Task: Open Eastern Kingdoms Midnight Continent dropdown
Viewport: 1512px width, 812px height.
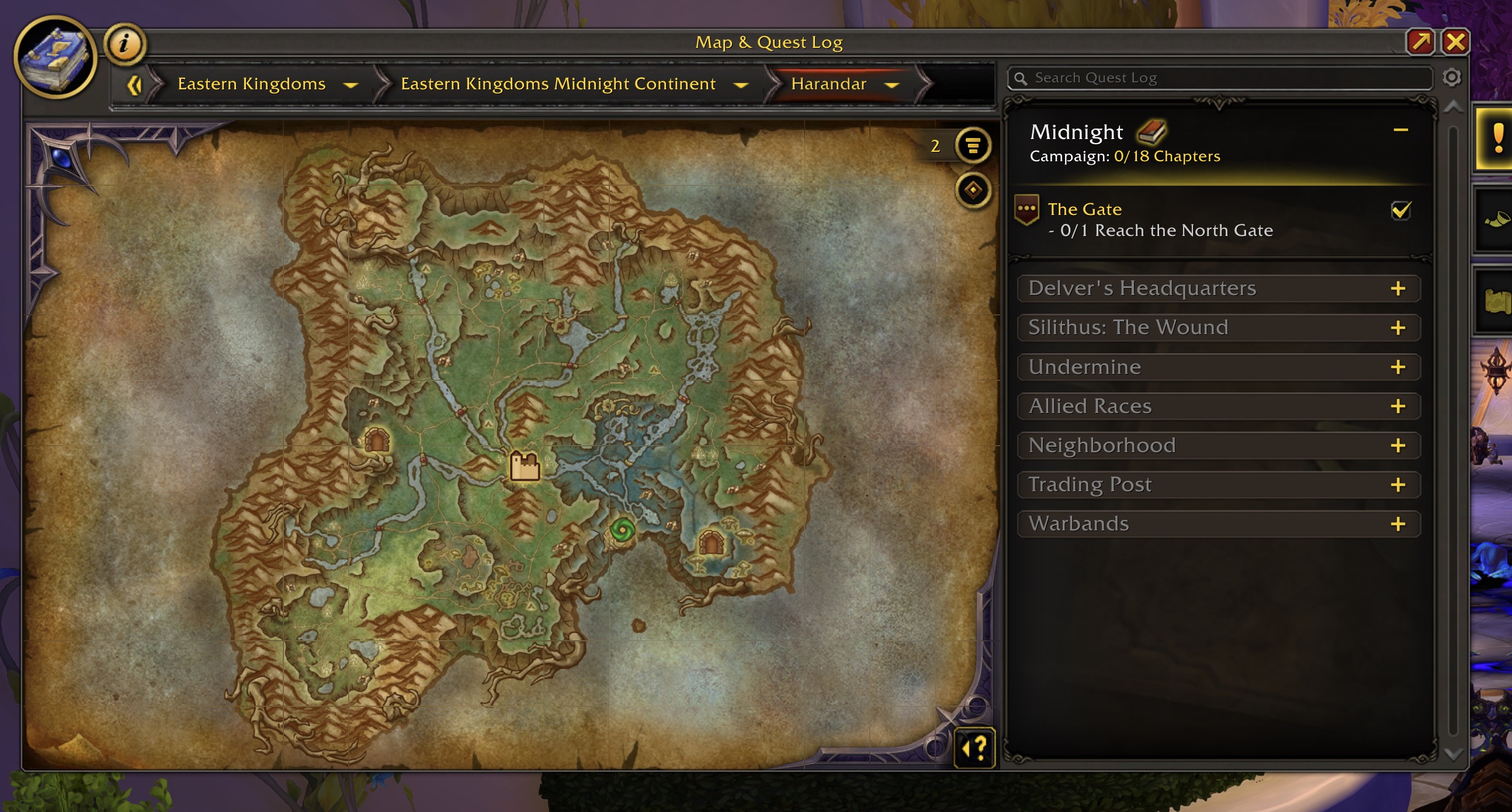Action: 741,85
